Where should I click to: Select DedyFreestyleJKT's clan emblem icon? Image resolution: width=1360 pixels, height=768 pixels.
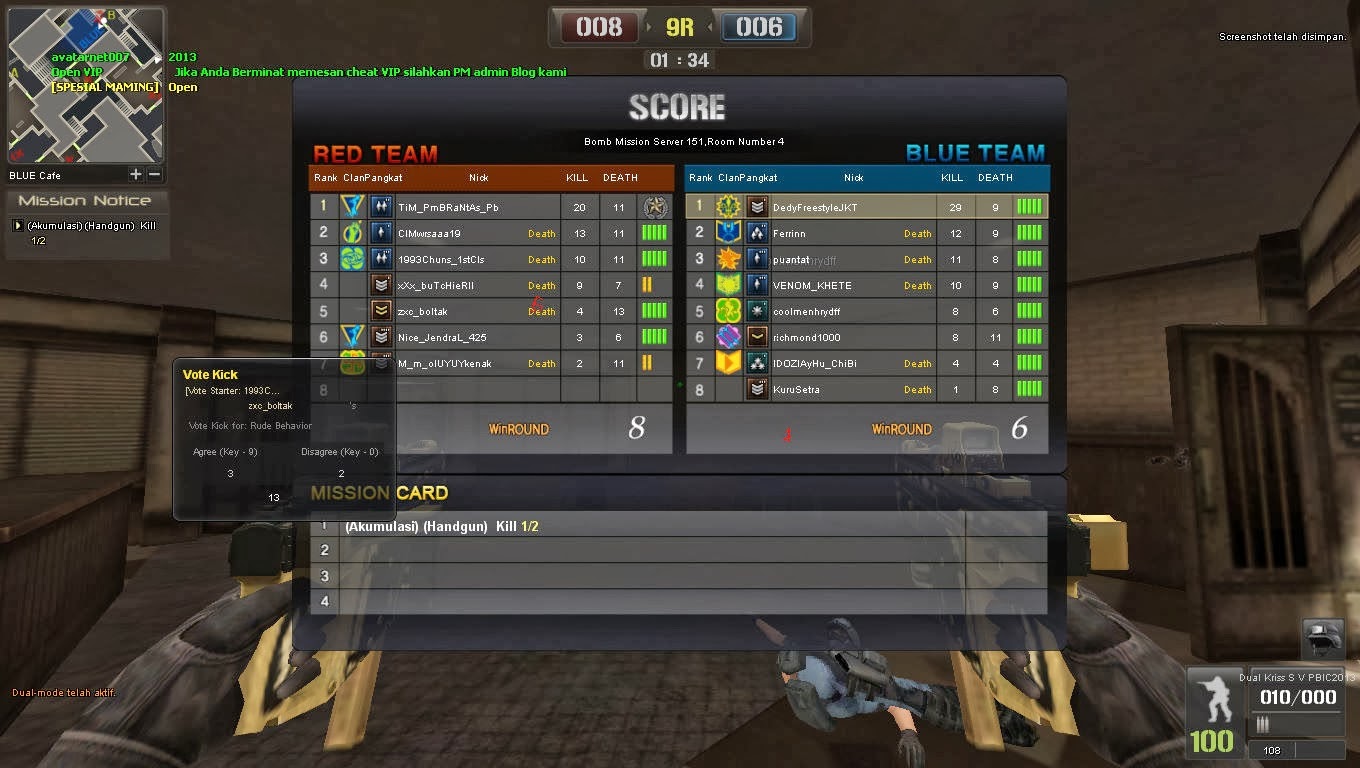point(729,206)
